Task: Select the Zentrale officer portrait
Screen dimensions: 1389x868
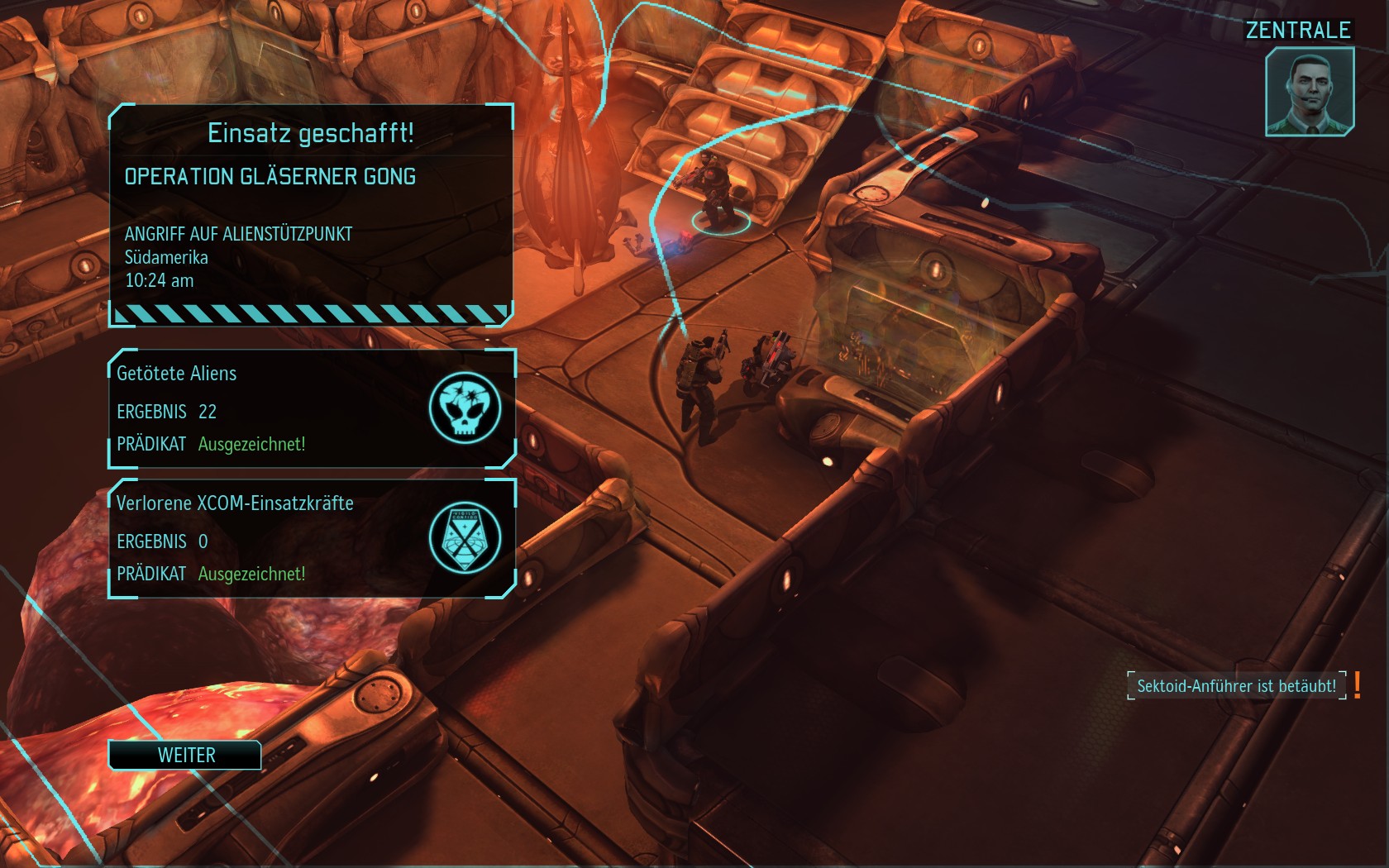Action: click(x=1309, y=91)
